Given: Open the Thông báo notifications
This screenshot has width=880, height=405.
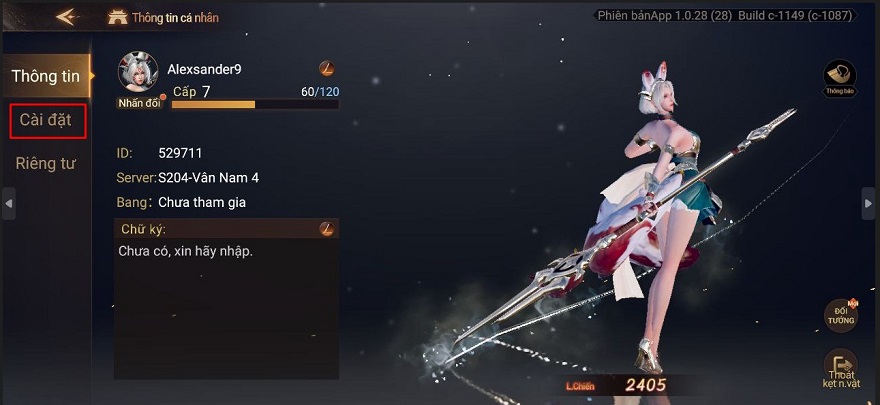Looking at the screenshot, I should tap(839, 77).
